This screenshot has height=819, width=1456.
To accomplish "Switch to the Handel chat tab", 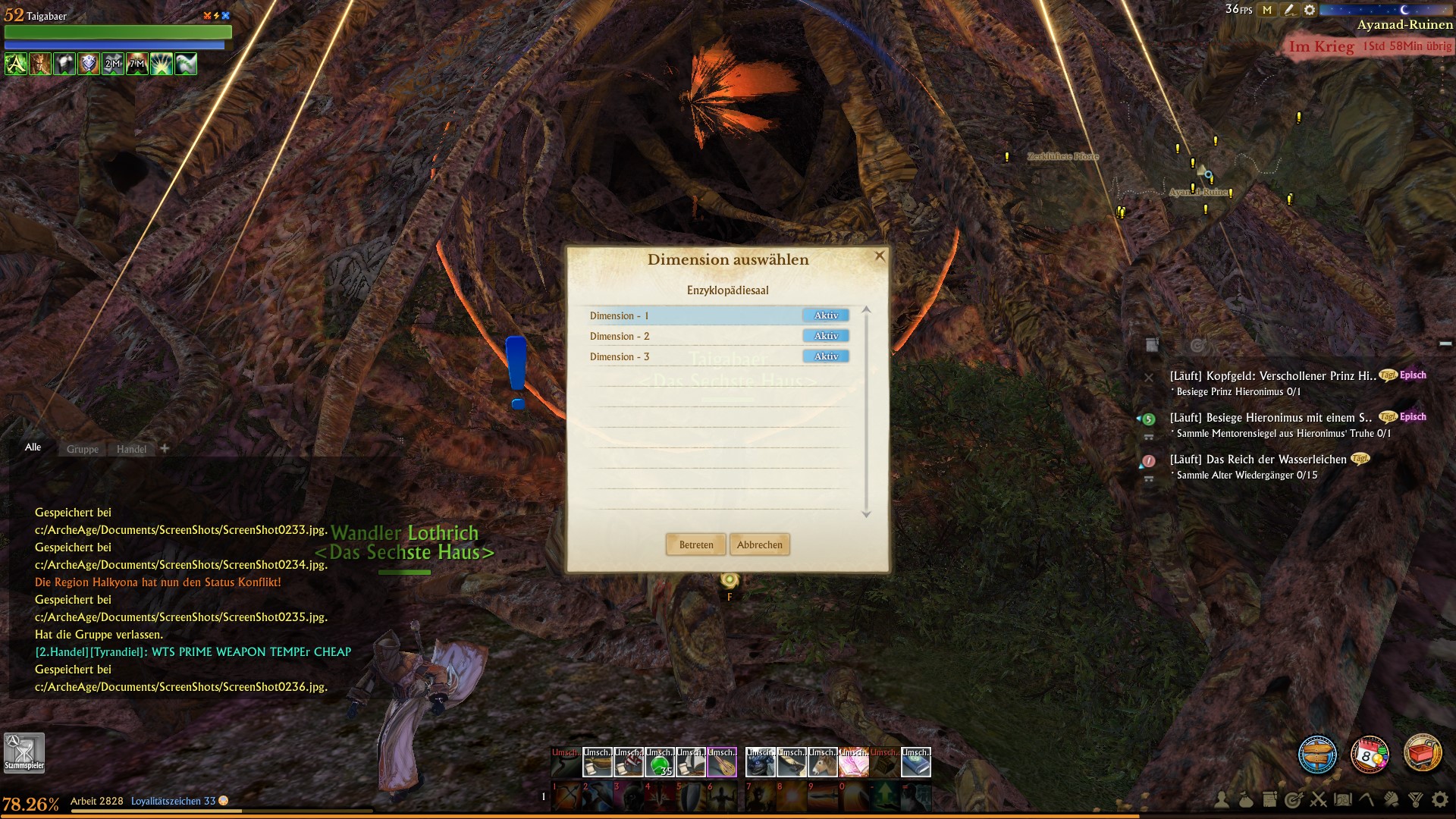I will [x=130, y=449].
